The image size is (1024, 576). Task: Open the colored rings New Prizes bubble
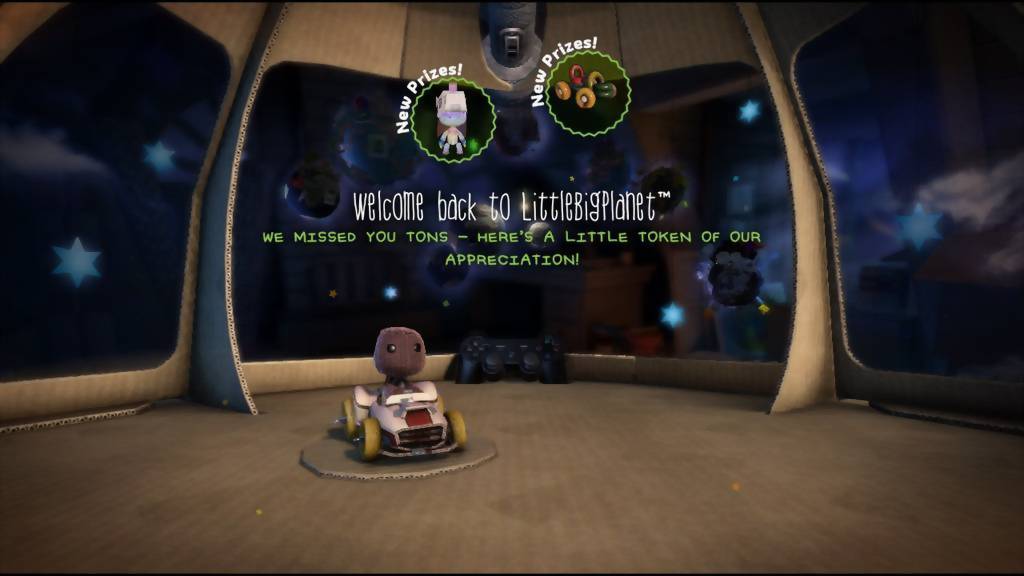587,93
